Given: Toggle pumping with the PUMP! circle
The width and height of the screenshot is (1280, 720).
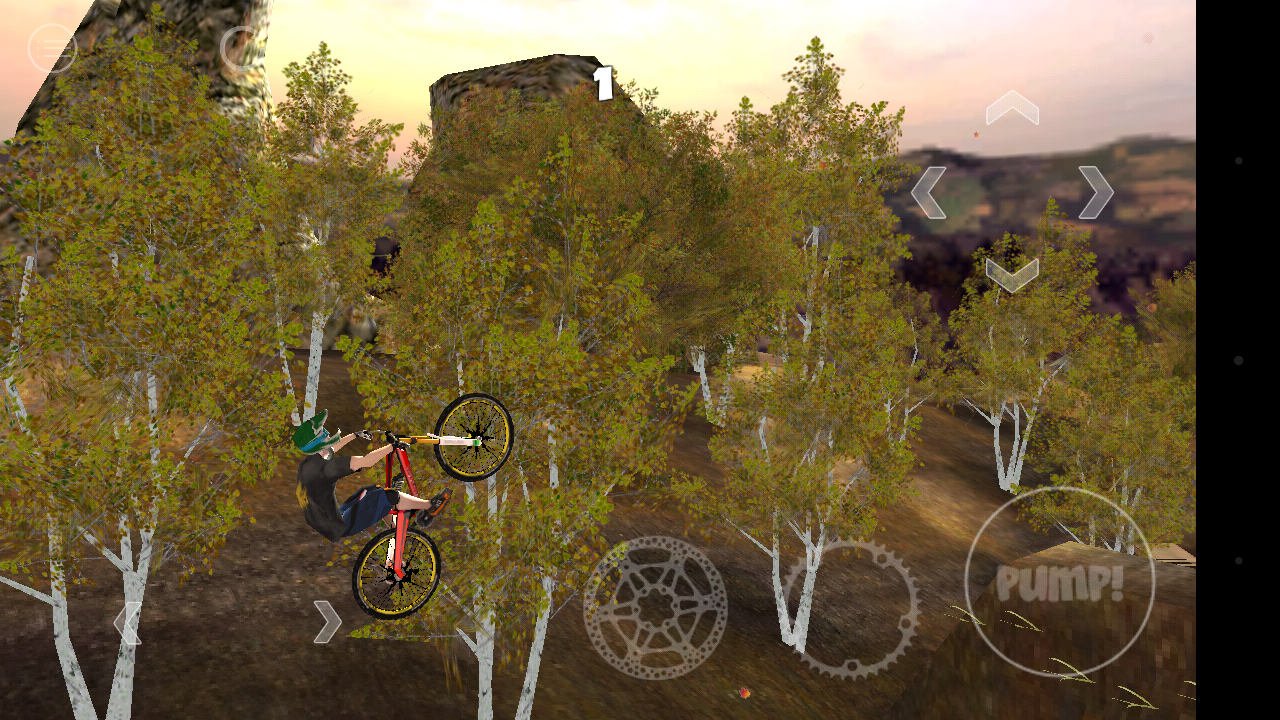Looking at the screenshot, I should tap(1062, 578).
